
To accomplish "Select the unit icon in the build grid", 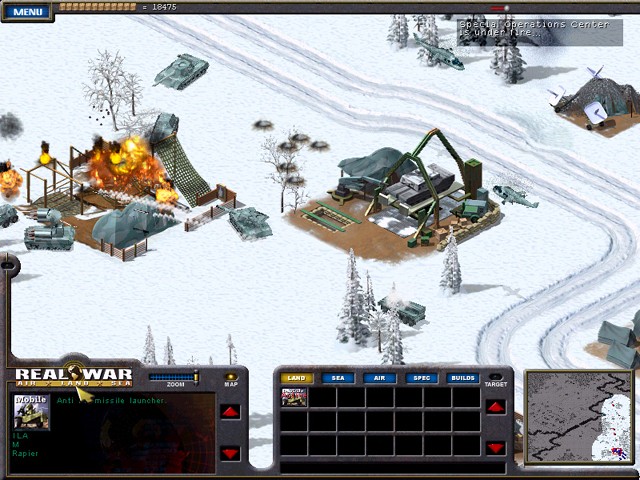I will pyautogui.click(x=294, y=397).
